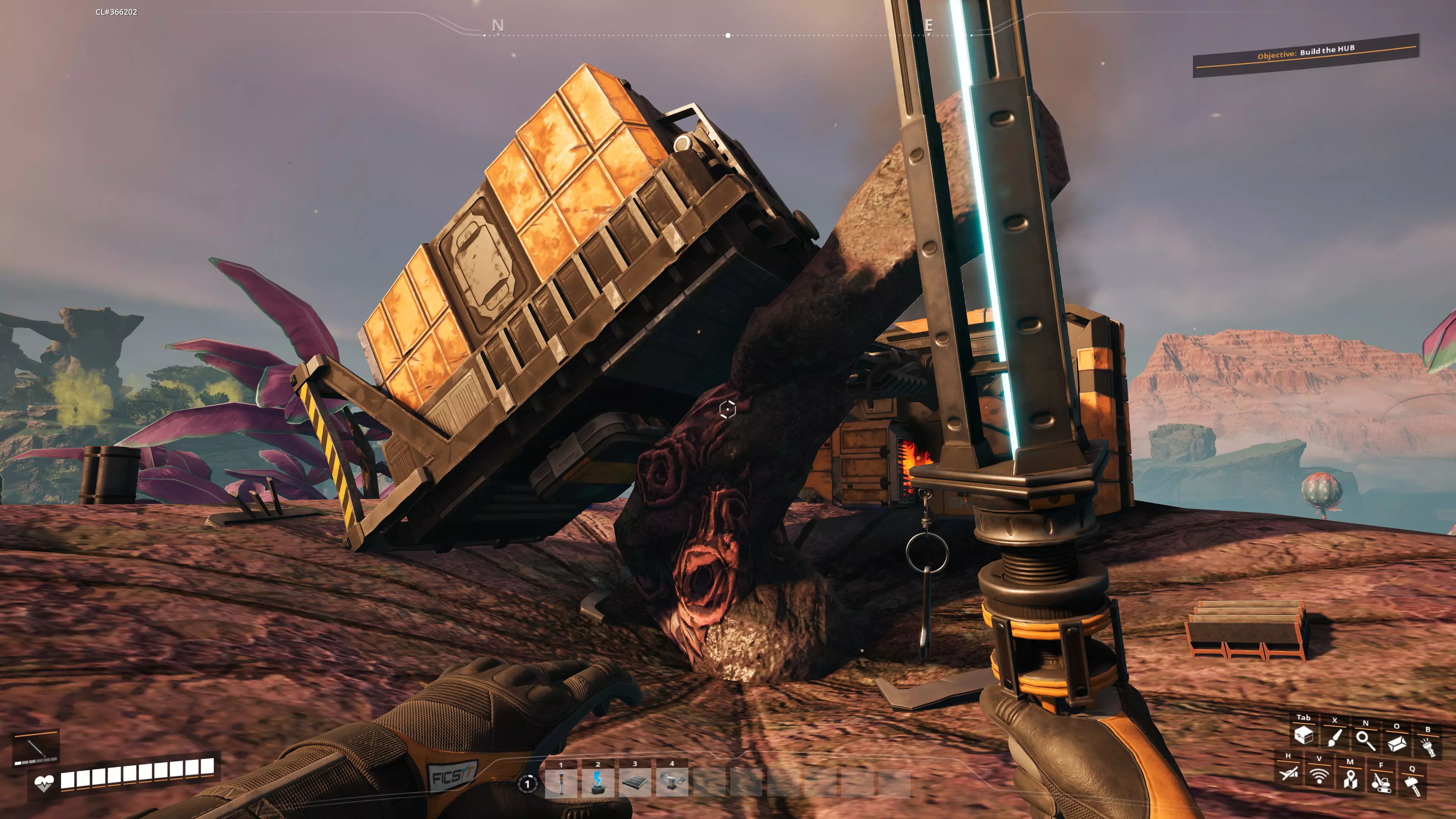Enter dismantle mode via the wrecking crane icon

pos(1381,782)
